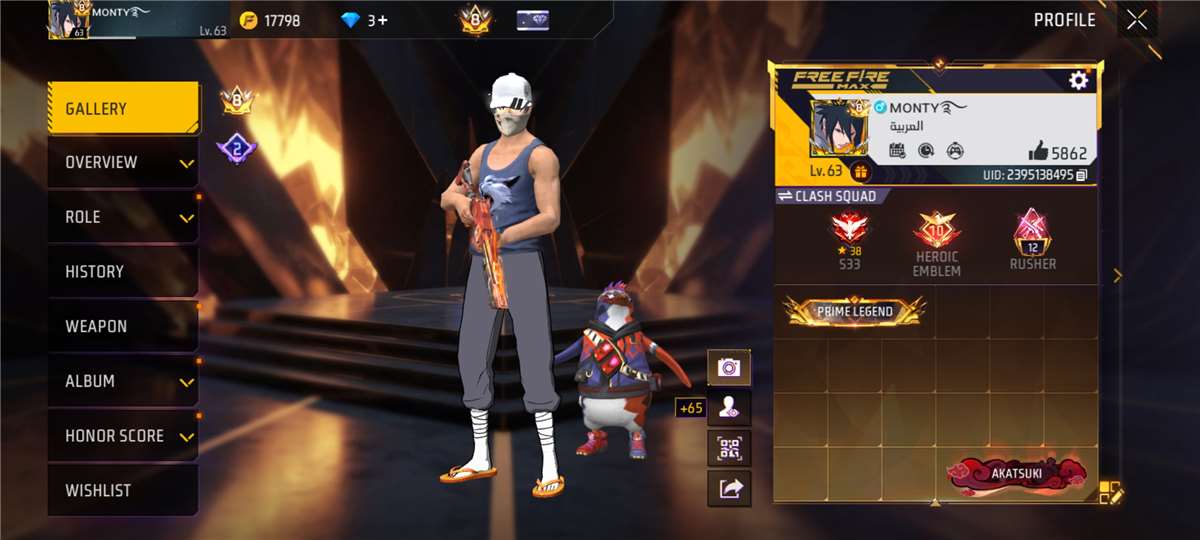Expand the Overview section
Viewport: 1200px width, 540px height.
pyautogui.click(x=122, y=163)
